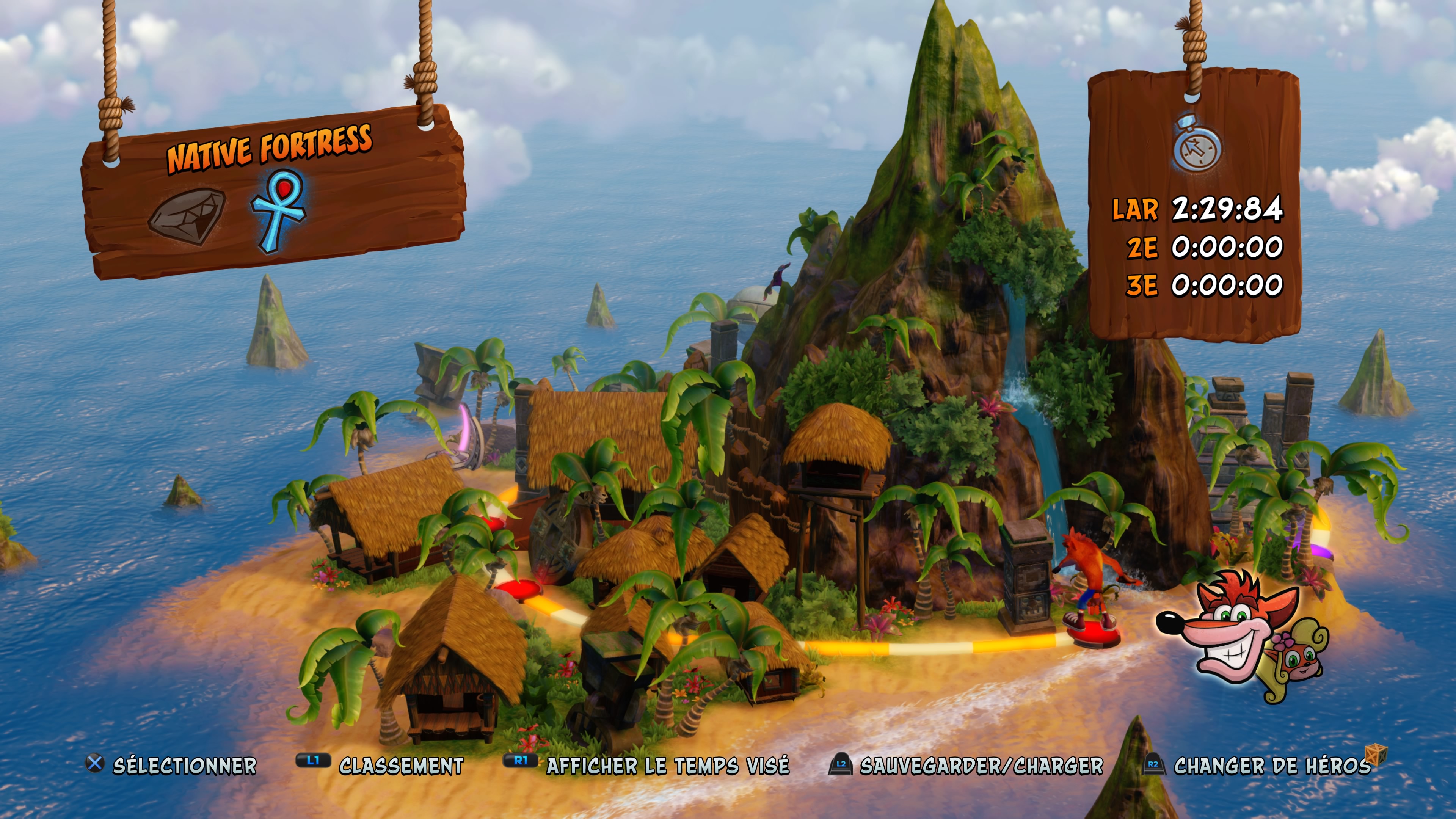Choose the Crash and Coco hero portrait
This screenshot has height=819, width=1456.
1244,636
